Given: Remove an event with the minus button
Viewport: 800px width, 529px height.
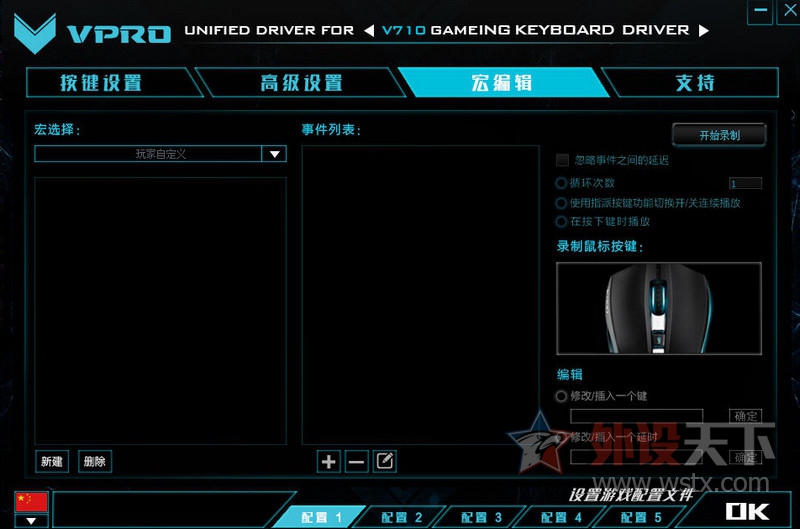Looking at the screenshot, I should (x=356, y=461).
